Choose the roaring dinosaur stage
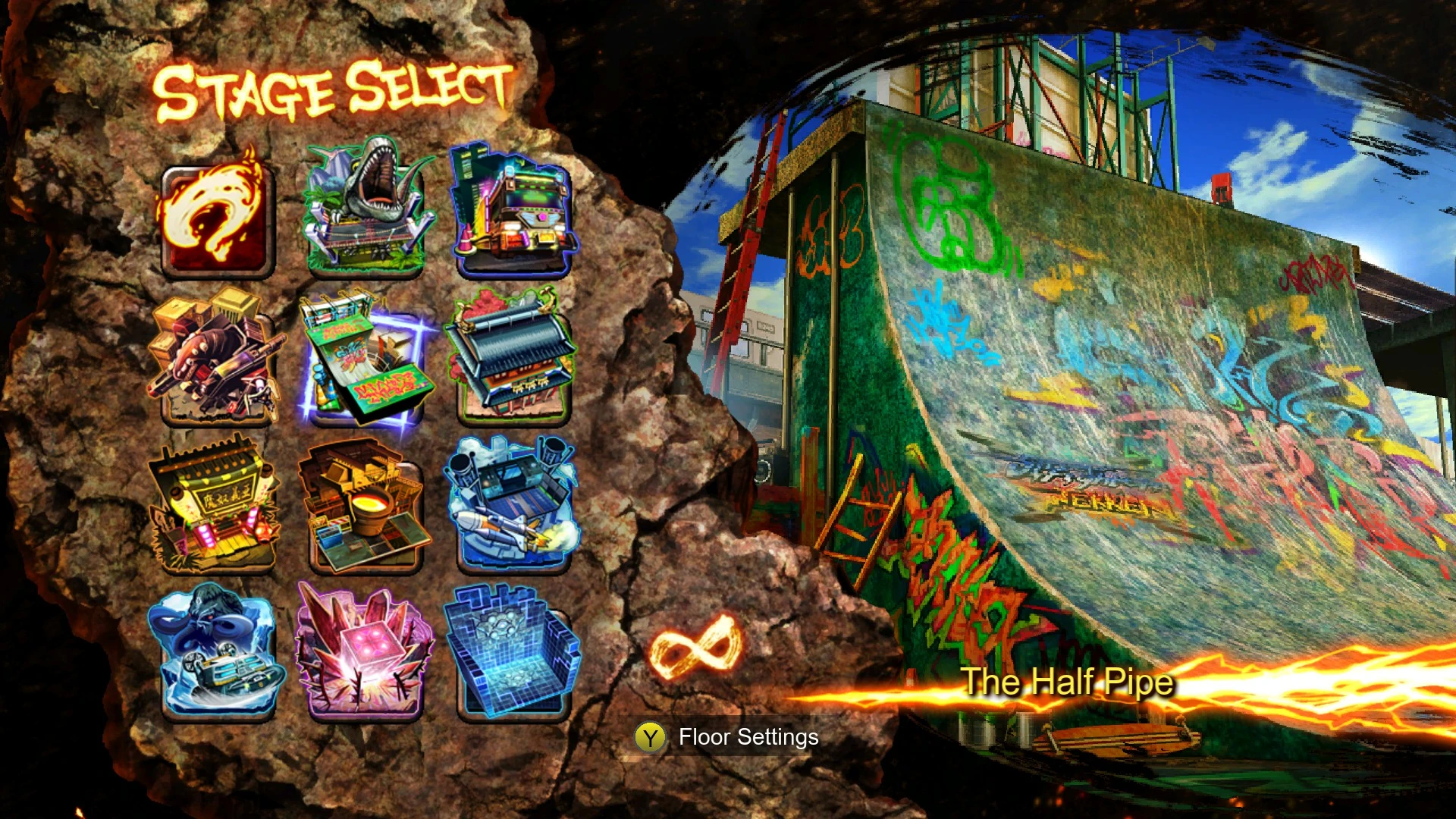Image resolution: width=1456 pixels, height=819 pixels. 366,210
